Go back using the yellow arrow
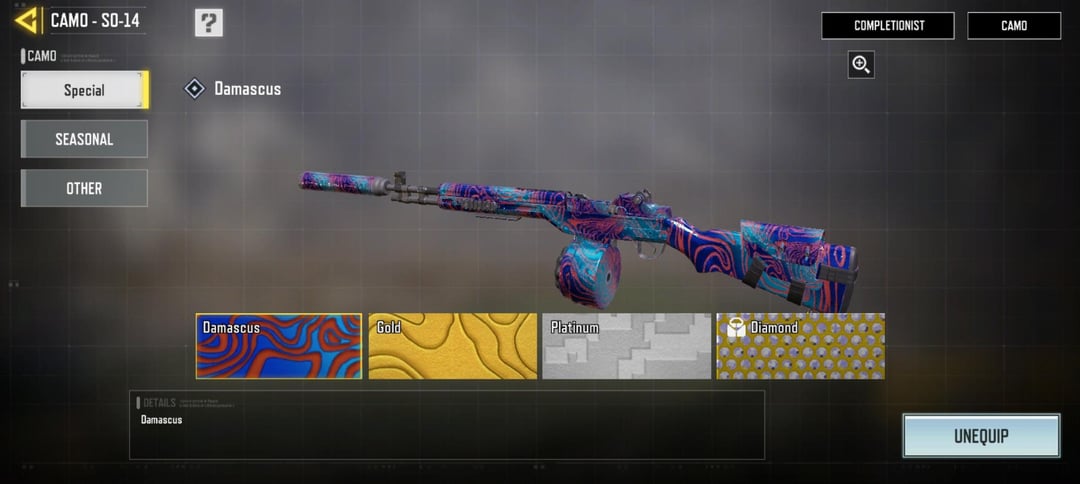 (27, 20)
